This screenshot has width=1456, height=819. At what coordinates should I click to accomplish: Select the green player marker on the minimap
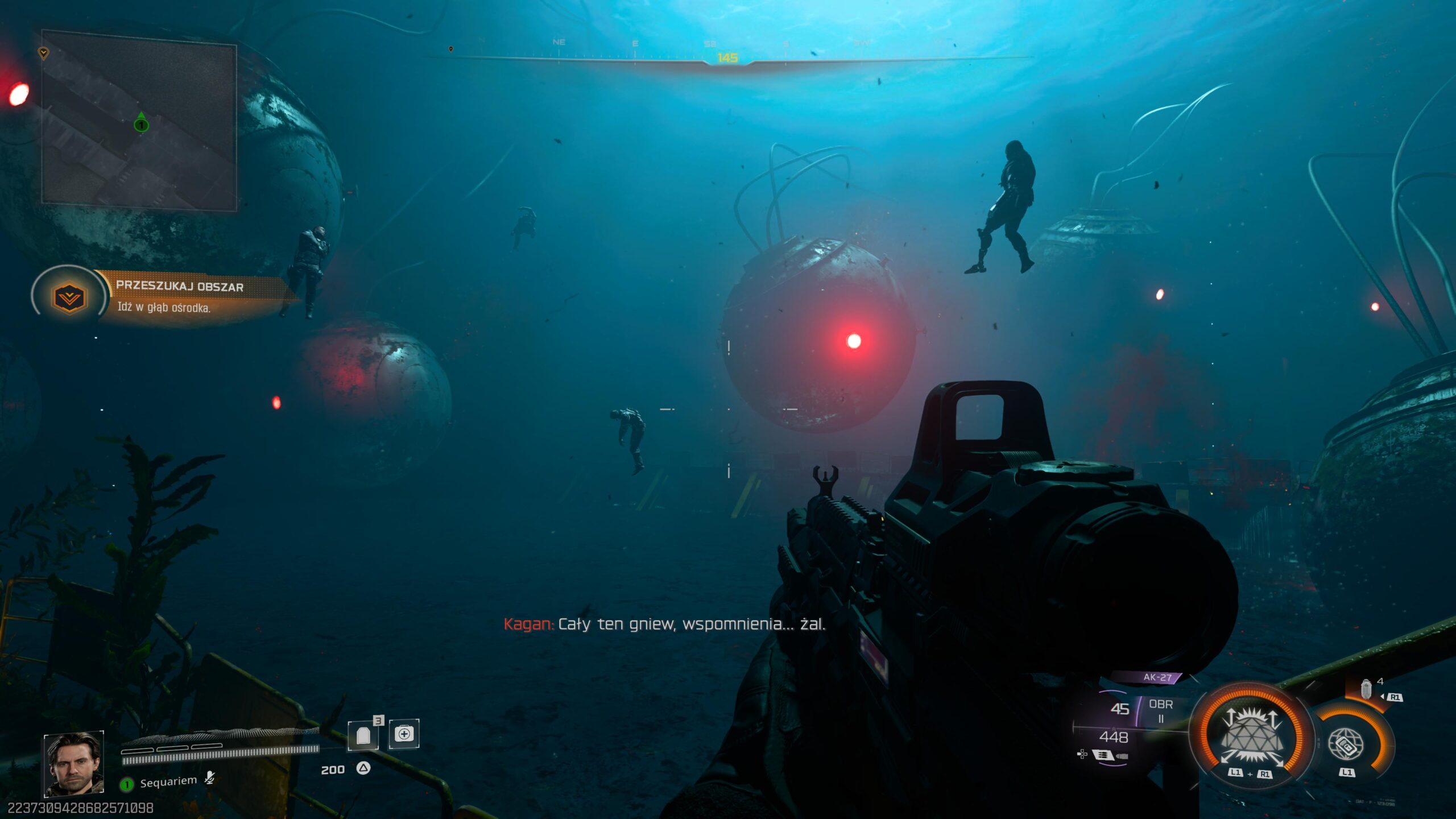pyautogui.click(x=141, y=124)
